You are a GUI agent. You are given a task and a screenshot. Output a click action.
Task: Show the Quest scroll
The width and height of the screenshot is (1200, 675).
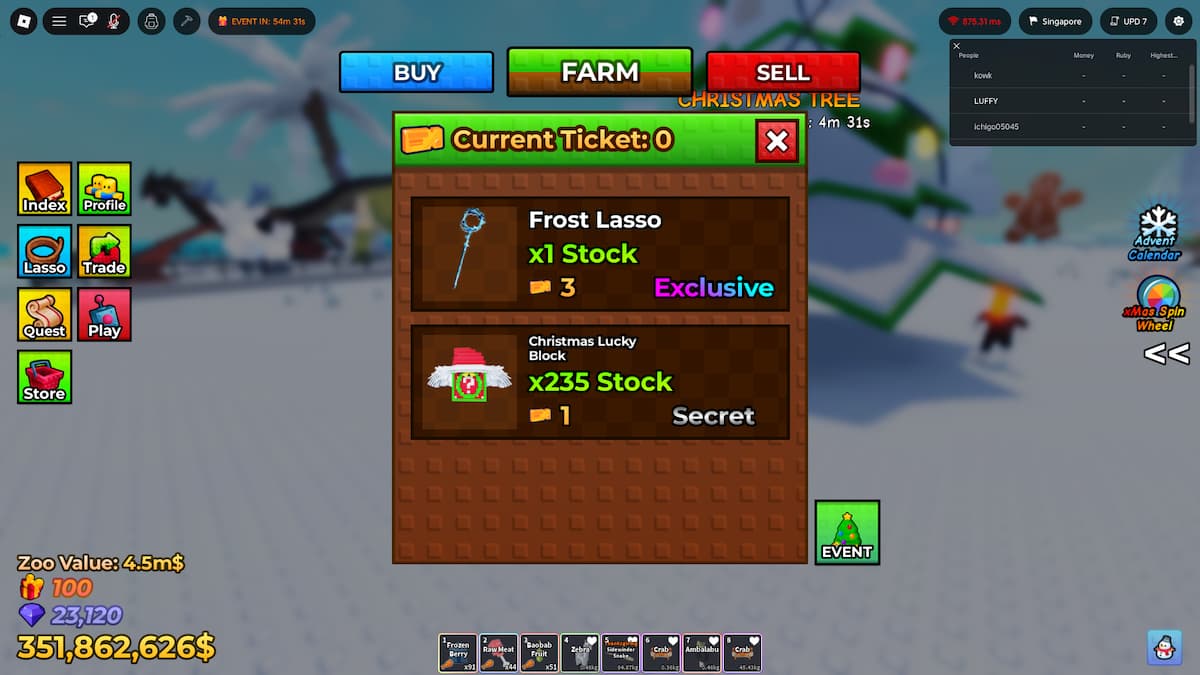click(44, 314)
